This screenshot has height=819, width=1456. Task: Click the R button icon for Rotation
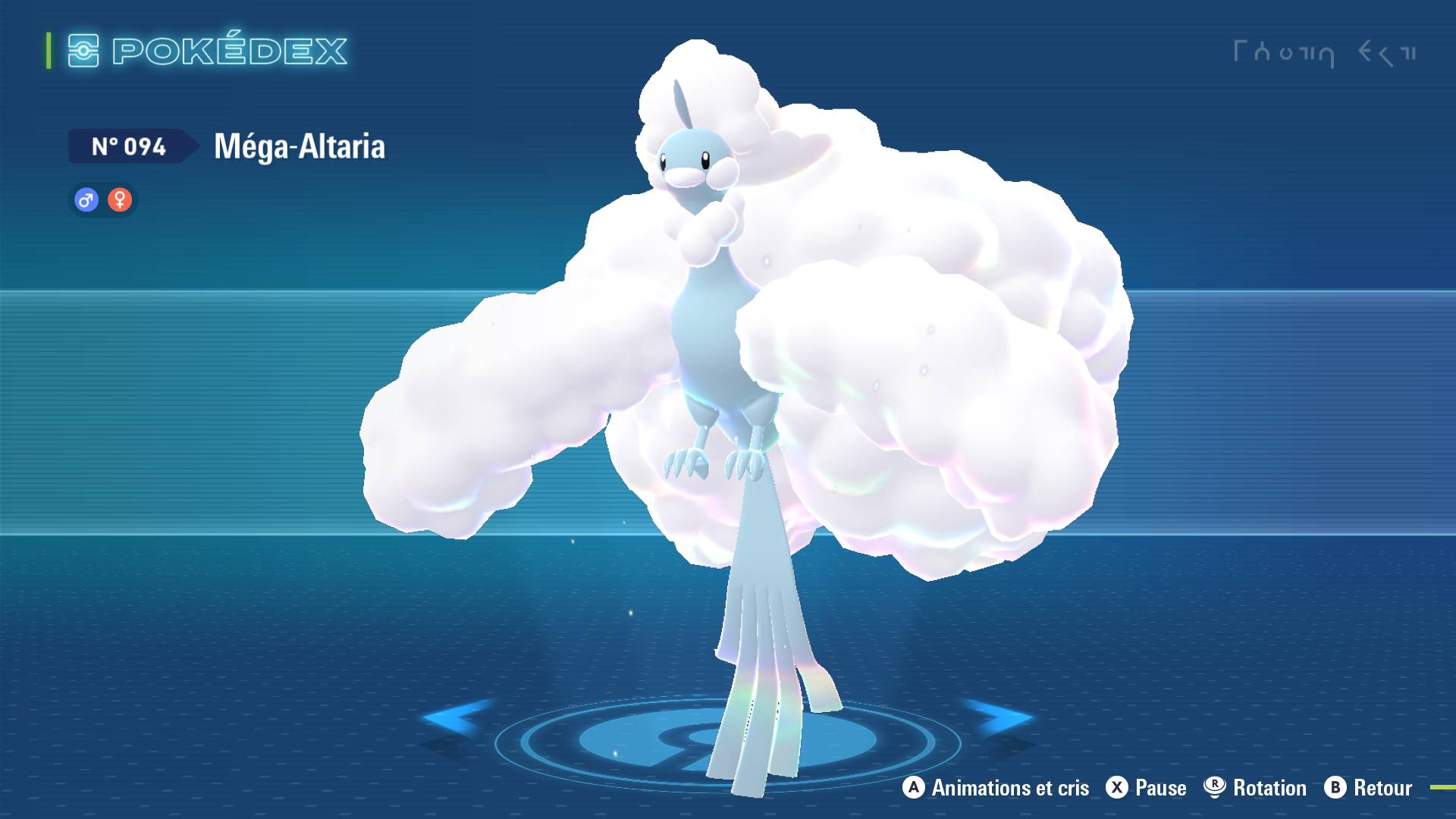(x=1228, y=788)
